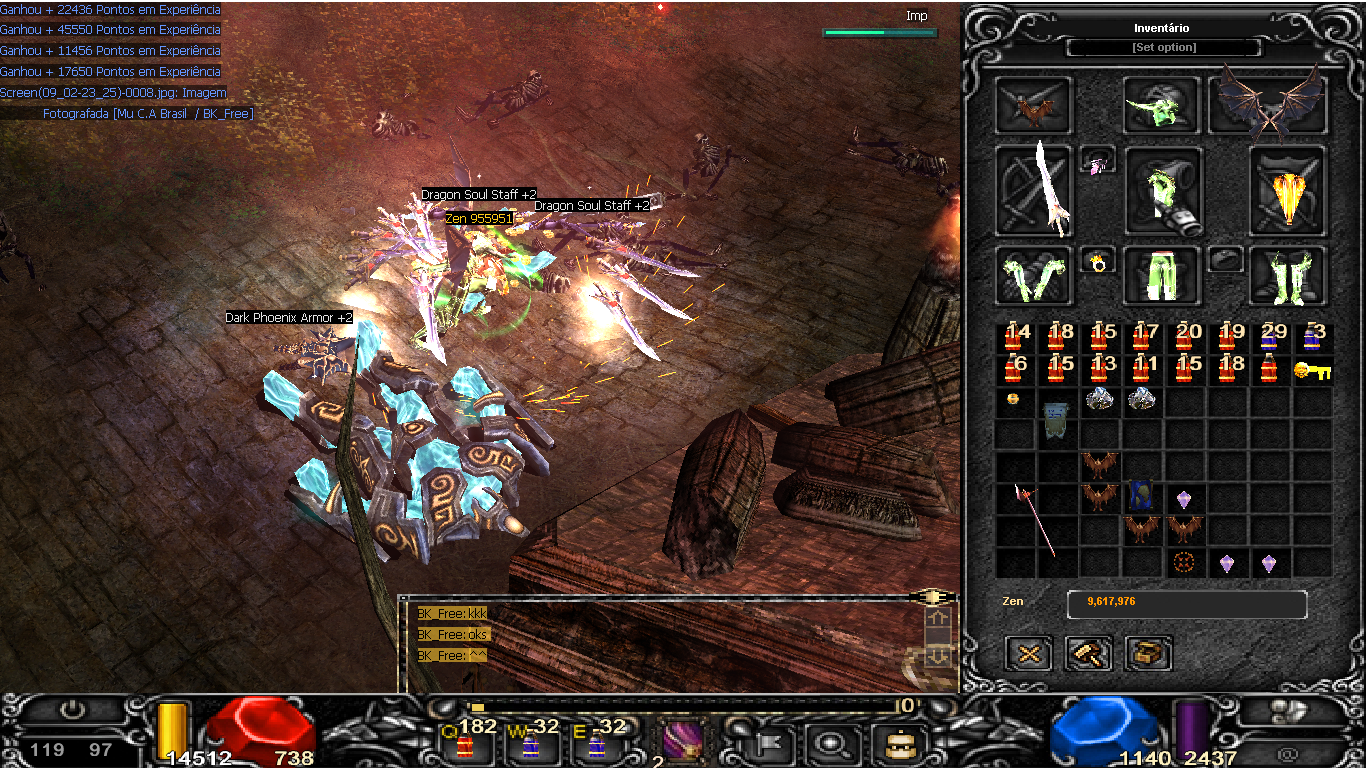Close the inventory with the X button
The image size is (1366, 768).
(x=1028, y=654)
